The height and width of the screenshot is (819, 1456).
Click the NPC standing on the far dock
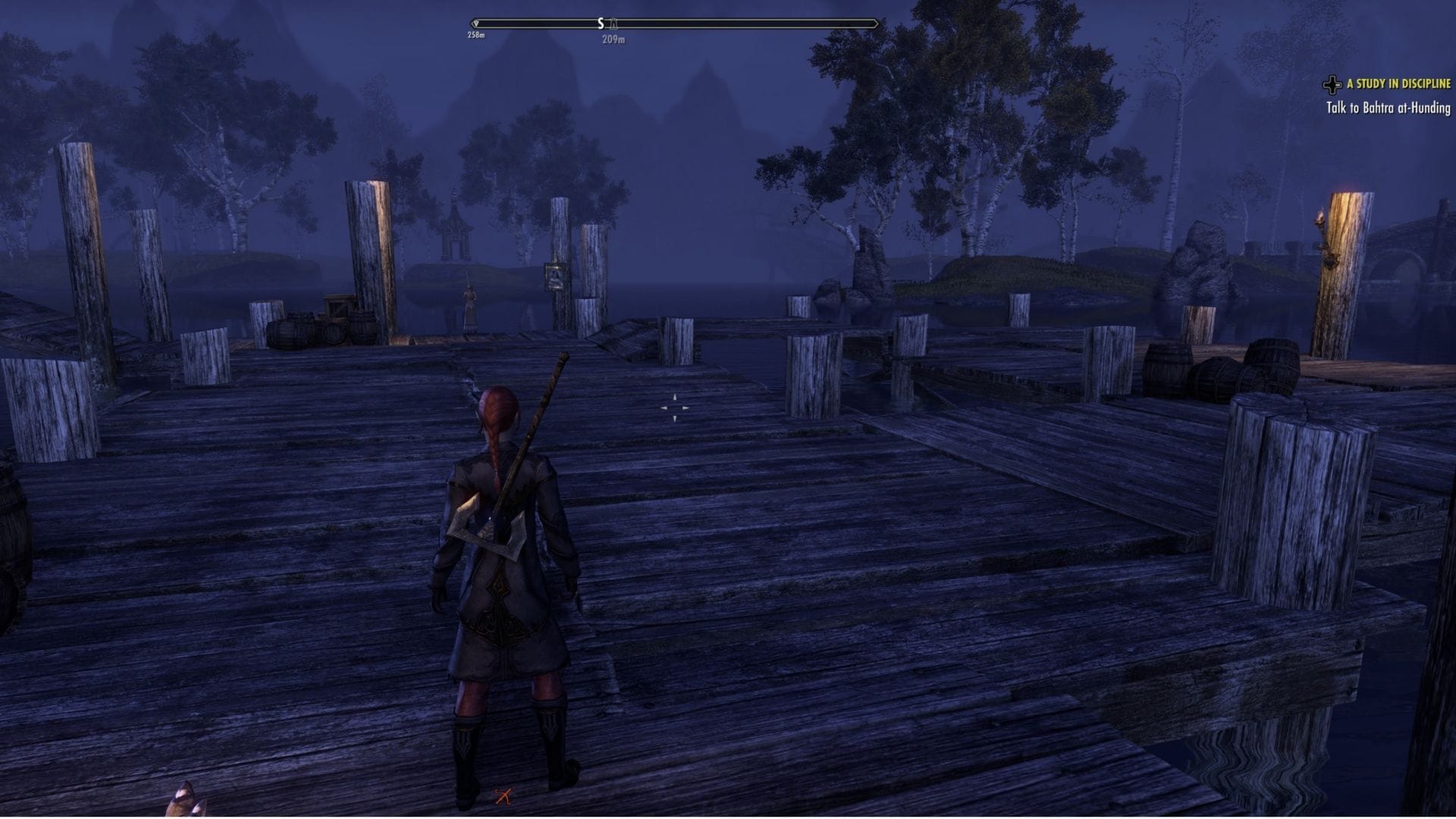[x=469, y=301]
